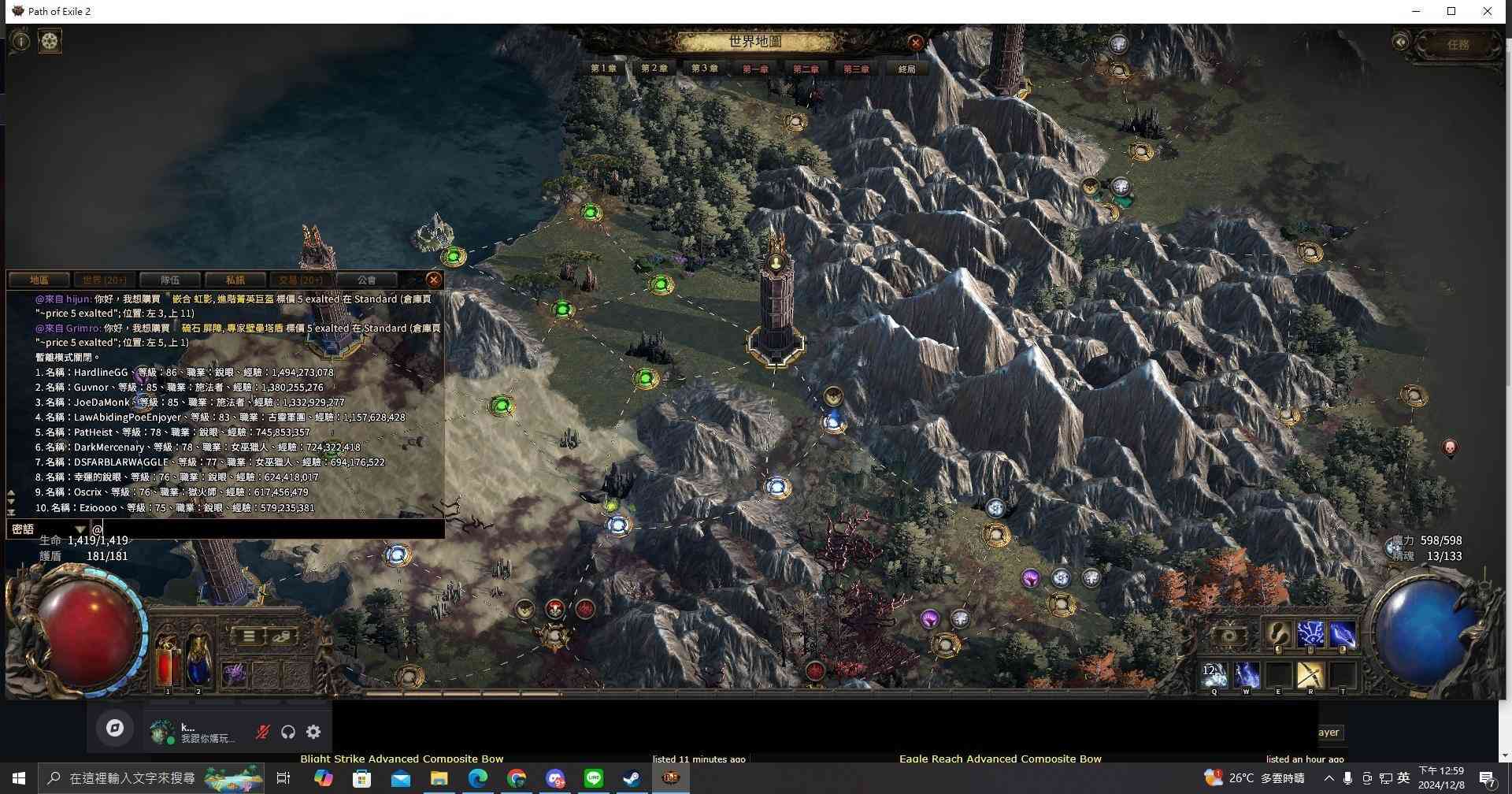Select the 終局 endgame tab on the world map
The image size is (1512, 794).
click(x=905, y=69)
